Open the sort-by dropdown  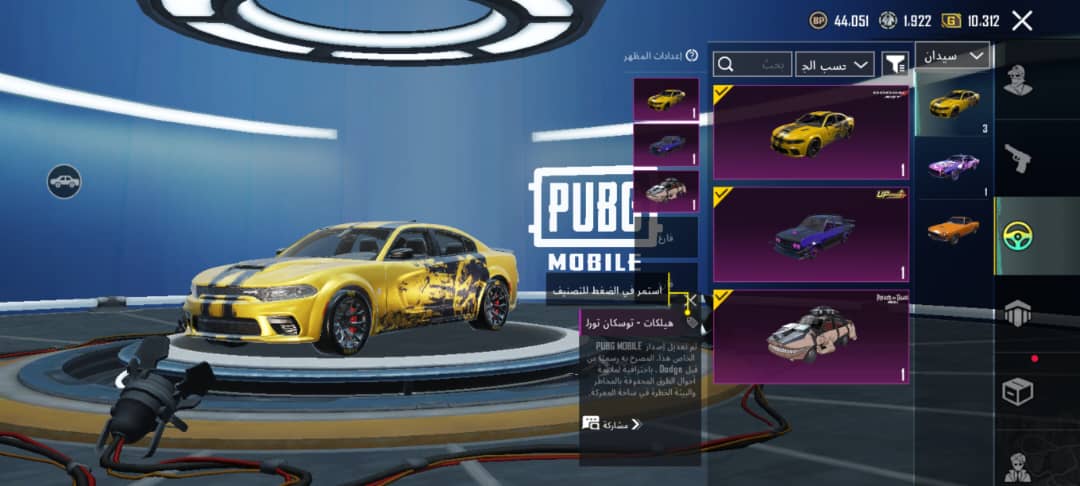pyautogui.click(x=834, y=64)
